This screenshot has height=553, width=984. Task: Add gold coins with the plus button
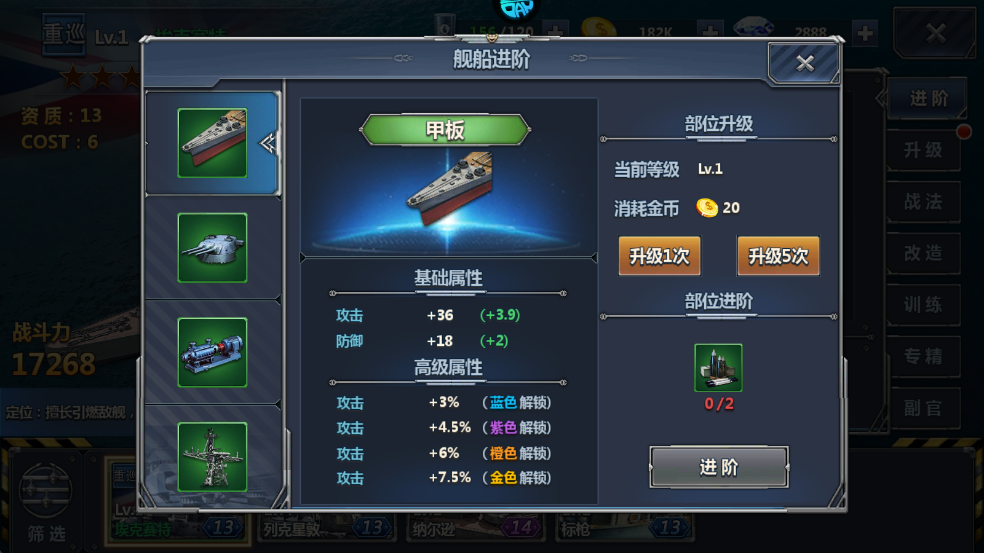pyautogui.click(x=711, y=32)
